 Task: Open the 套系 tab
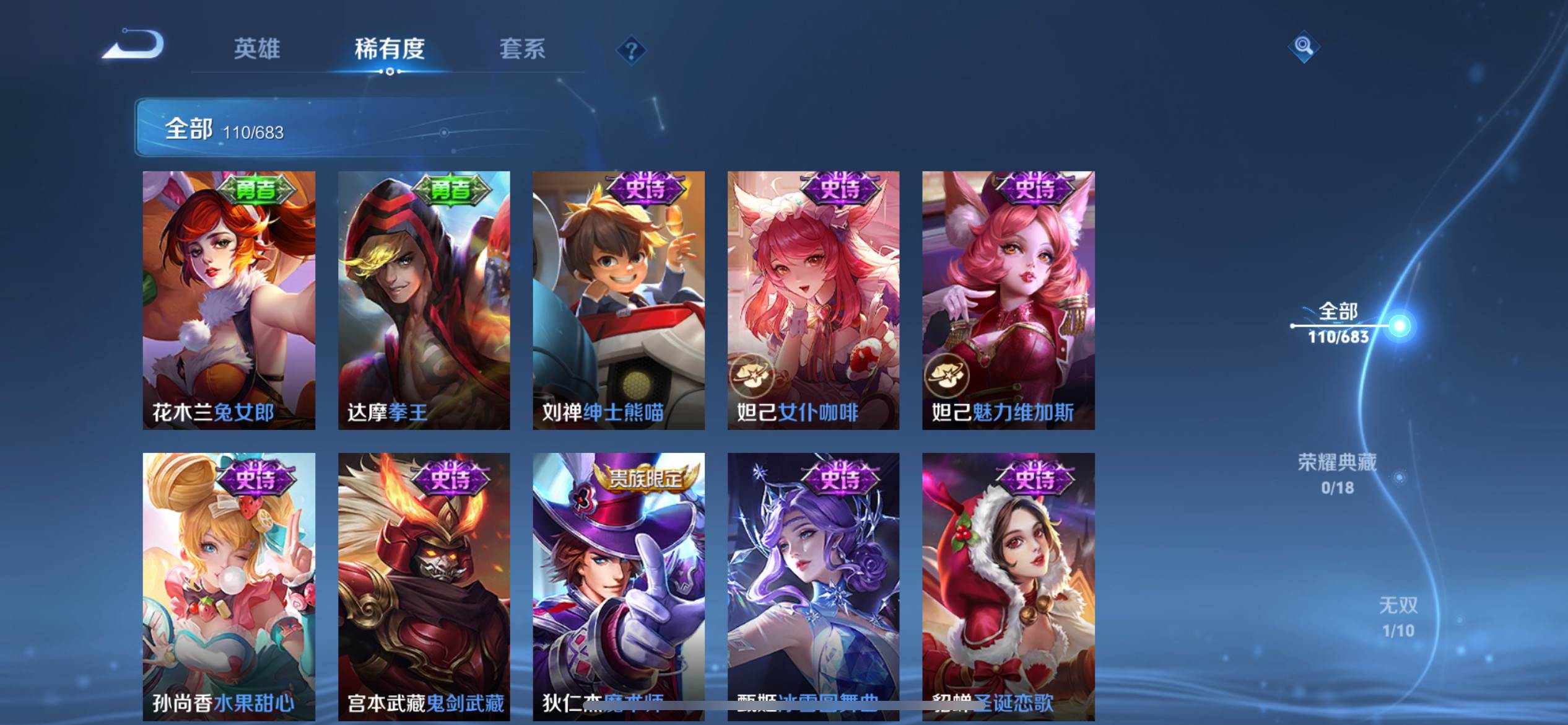click(x=522, y=49)
